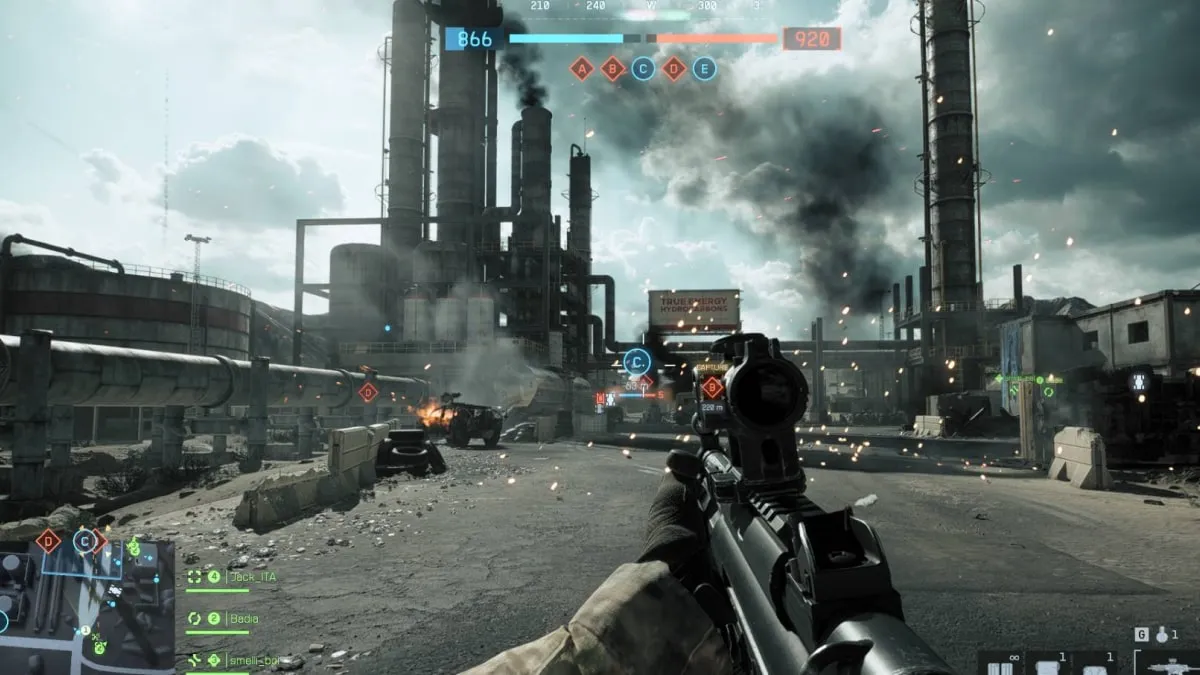The width and height of the screenshot is (1200, 675).
Task: Click the blue C flag in the top bar
Action: 644,68
